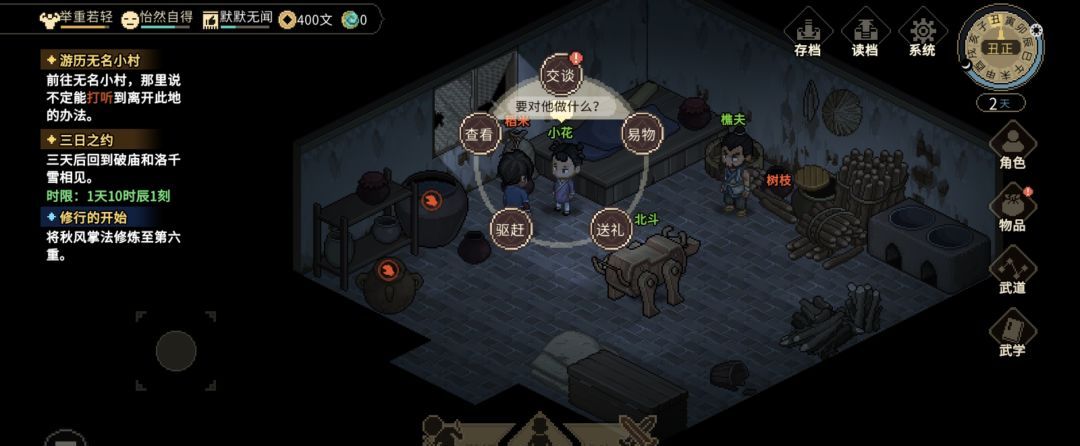Viewport: 1080px width, 446px height.
Task: Select the 驱赶 drive away option
Action: tap(510, 228)
